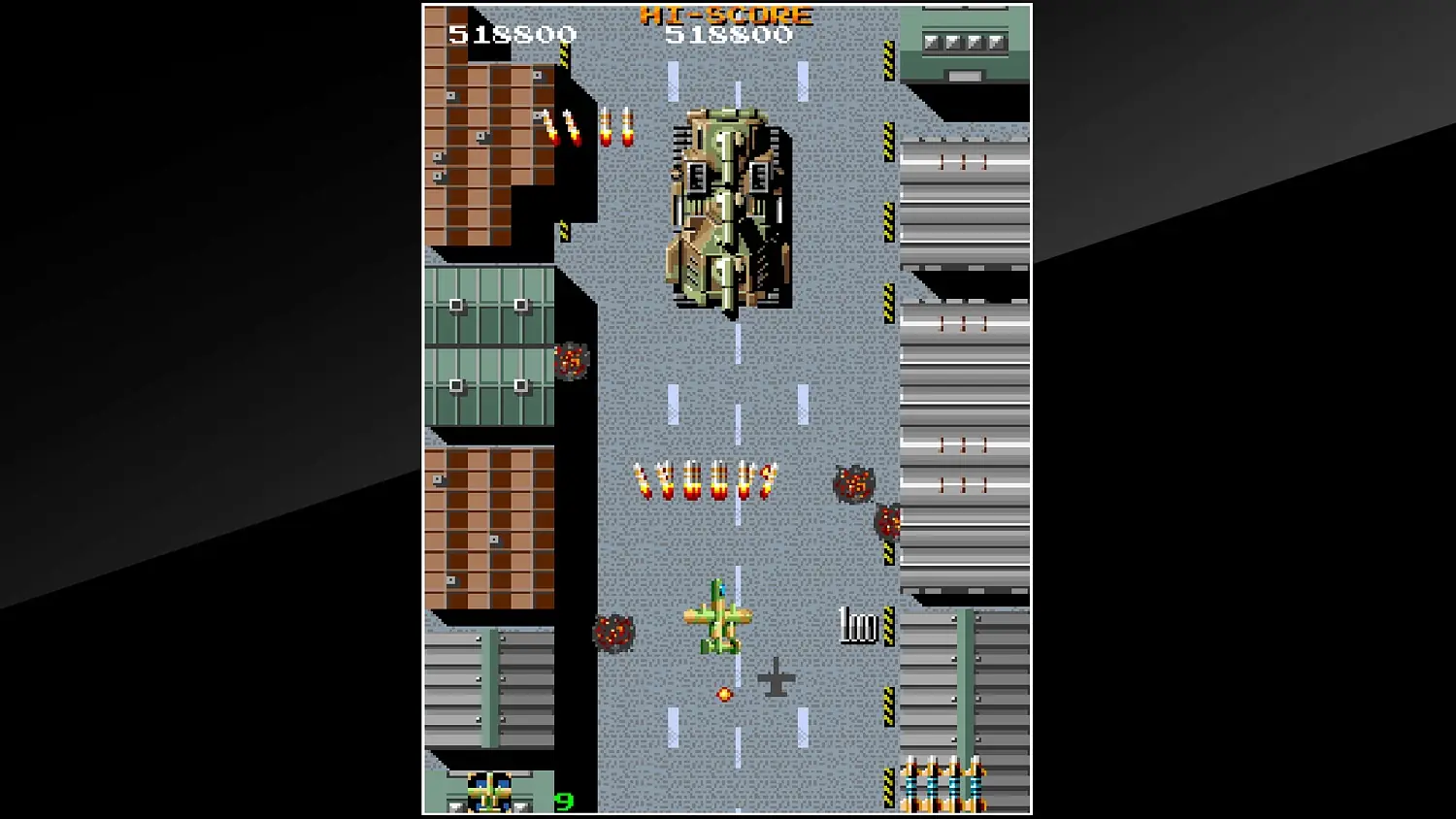This screenshot has width=1456, height=819.
Task: Click the explosion left of the player plane
Action: (x=613, y=631)
